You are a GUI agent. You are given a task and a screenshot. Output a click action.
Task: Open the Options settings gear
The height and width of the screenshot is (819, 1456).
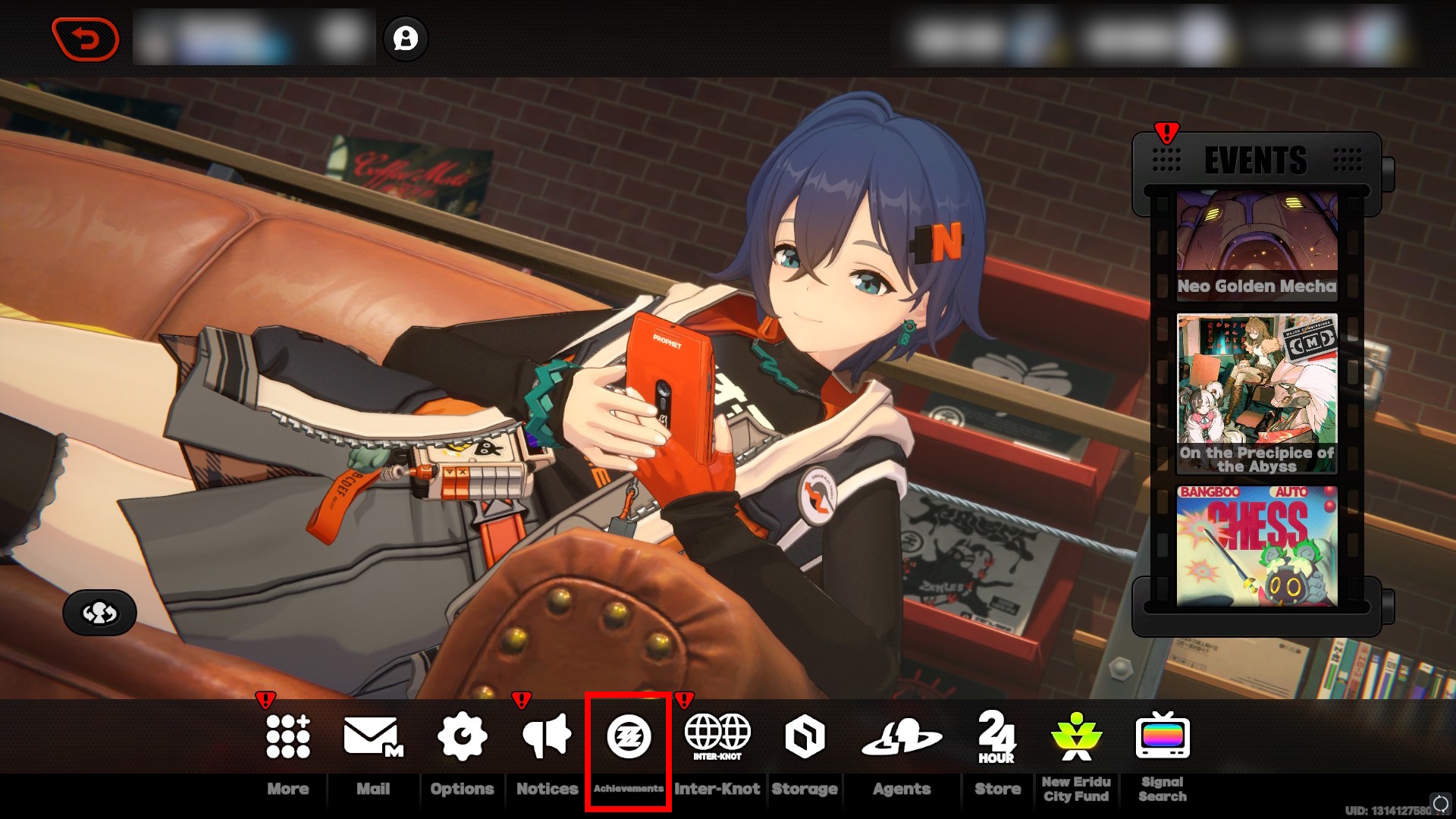point(463,736)
